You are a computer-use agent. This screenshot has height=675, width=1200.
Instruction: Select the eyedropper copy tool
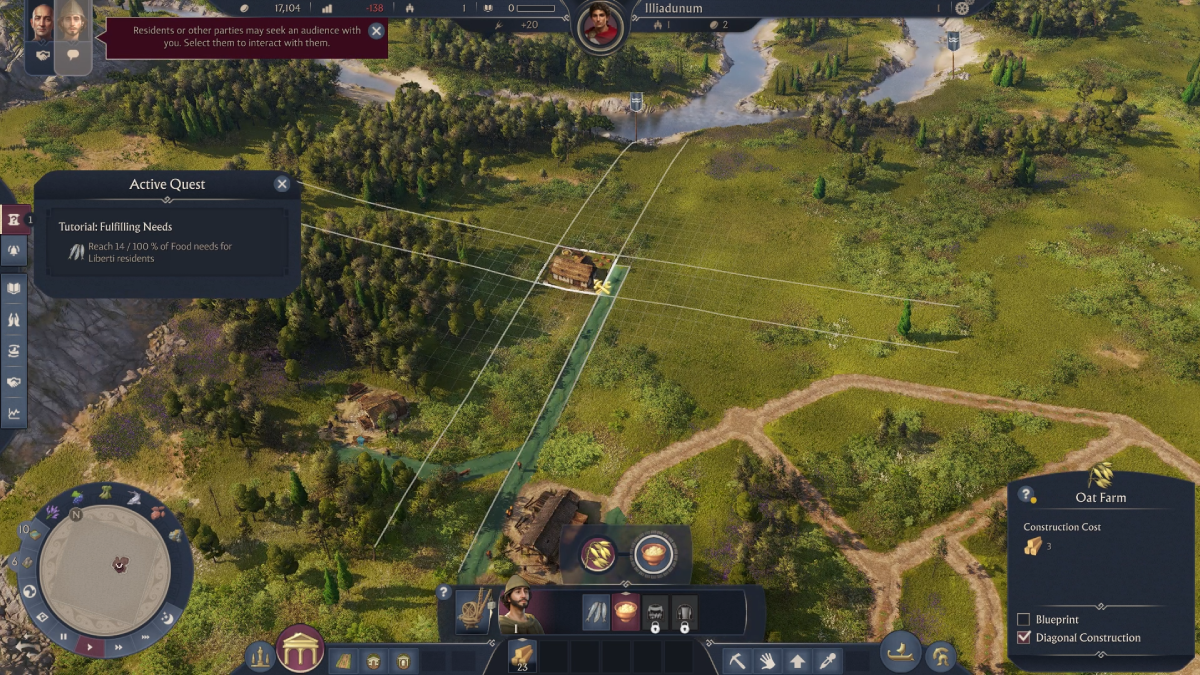pyautogui.click(x=827, y=660)
